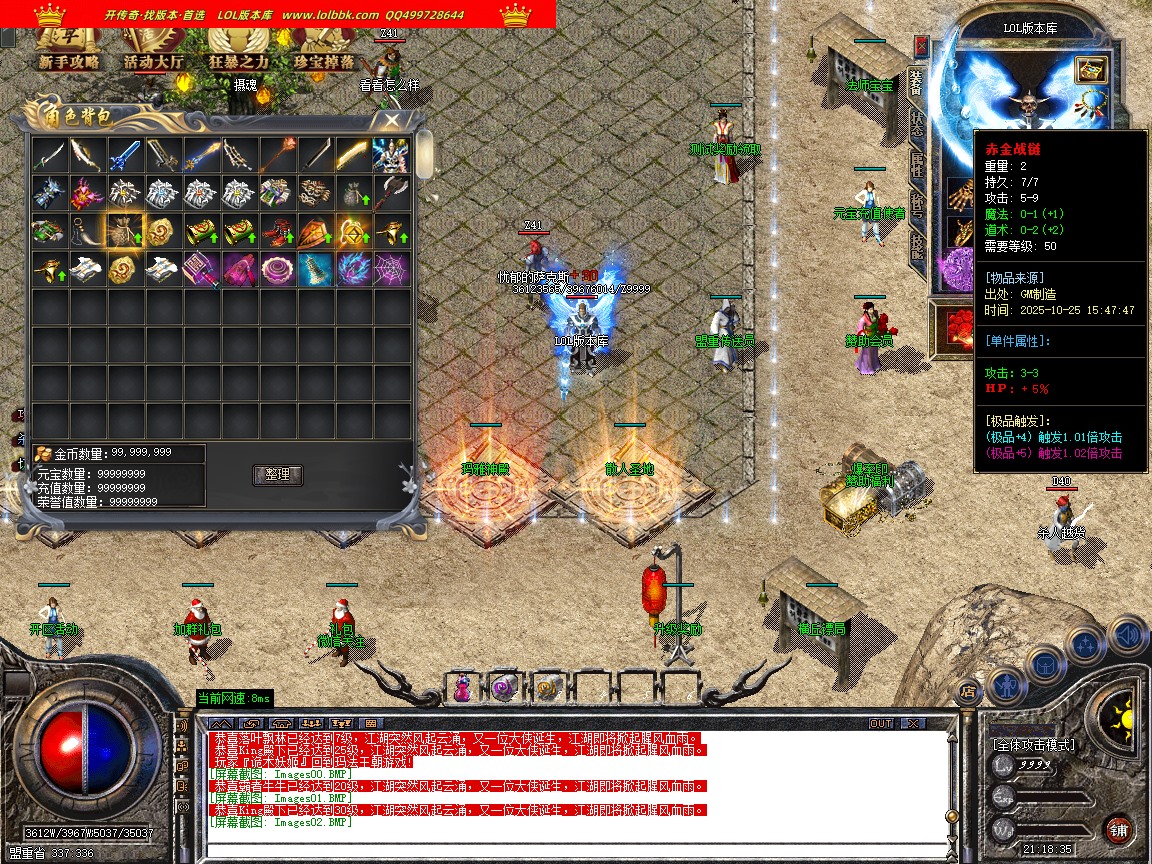Select the spider web item in the bag
Screen dimensions: 1152x864
pyautogui.click(x=391, y=269)
